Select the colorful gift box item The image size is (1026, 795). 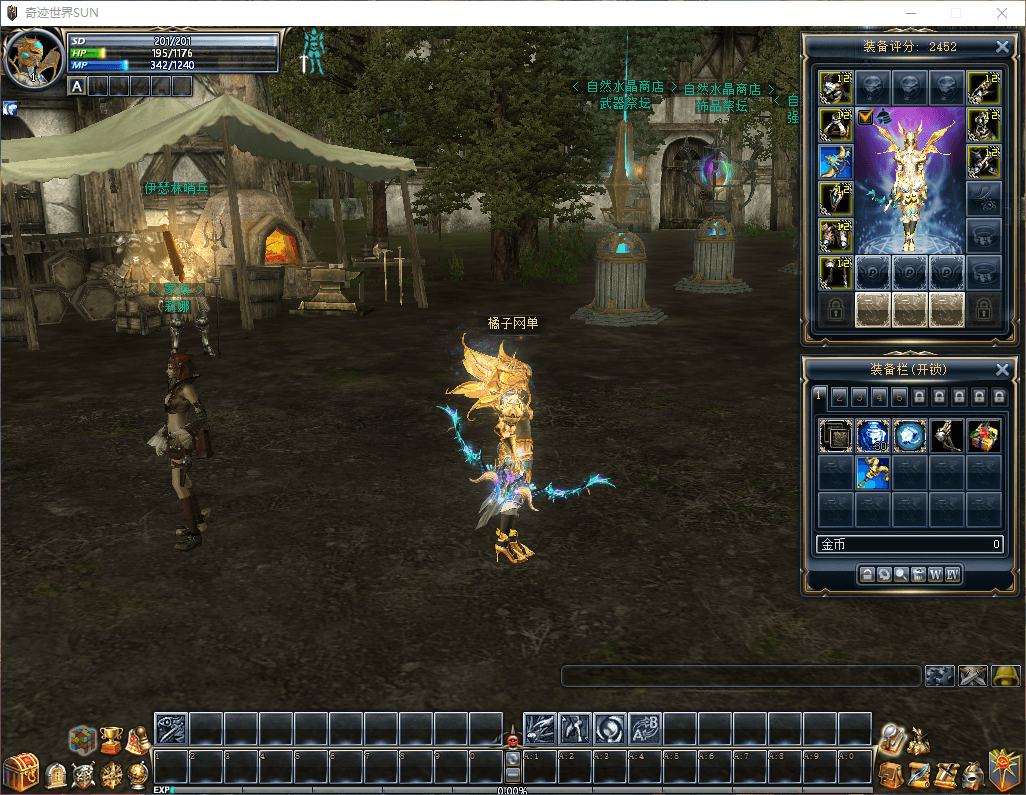click(983, 435)
